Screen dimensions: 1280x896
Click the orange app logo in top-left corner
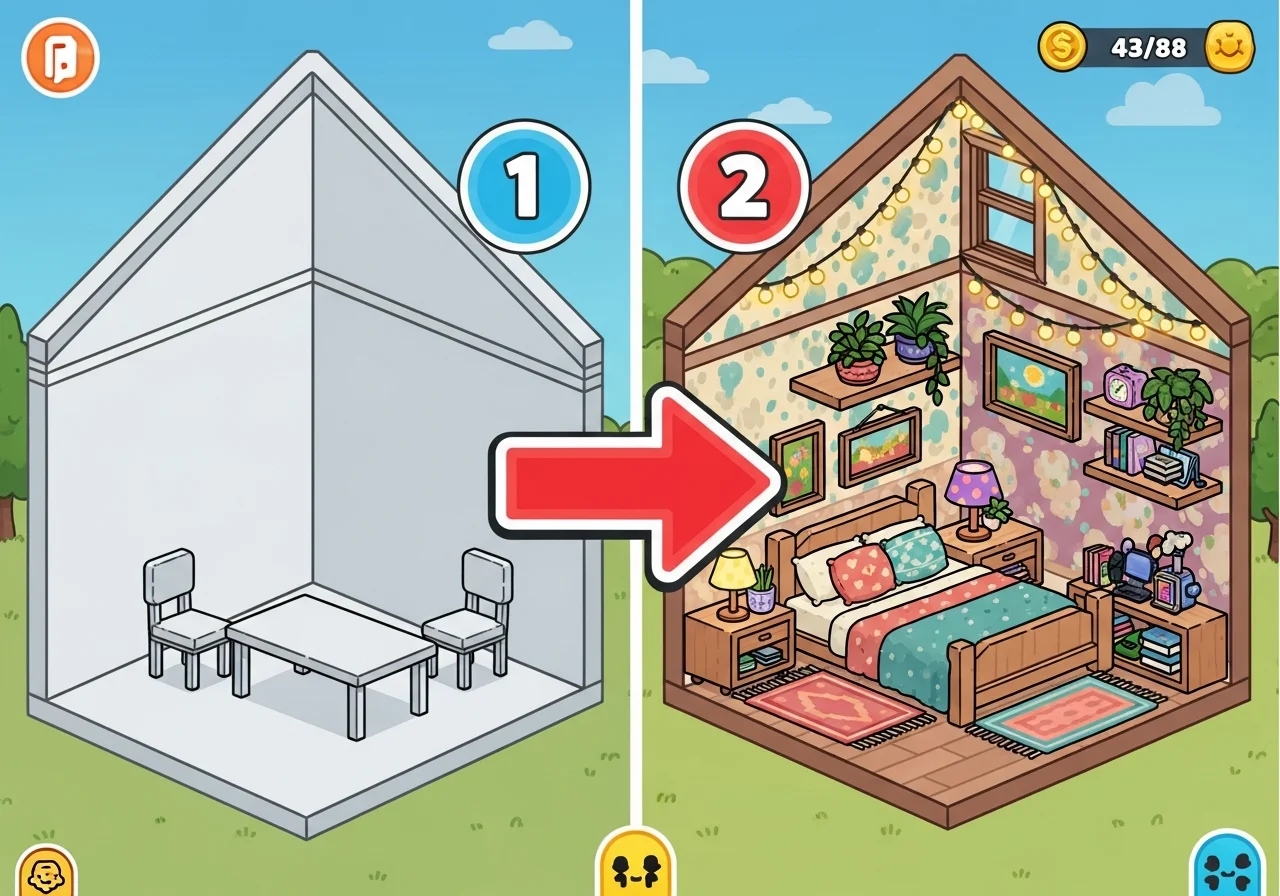point(58,57)
